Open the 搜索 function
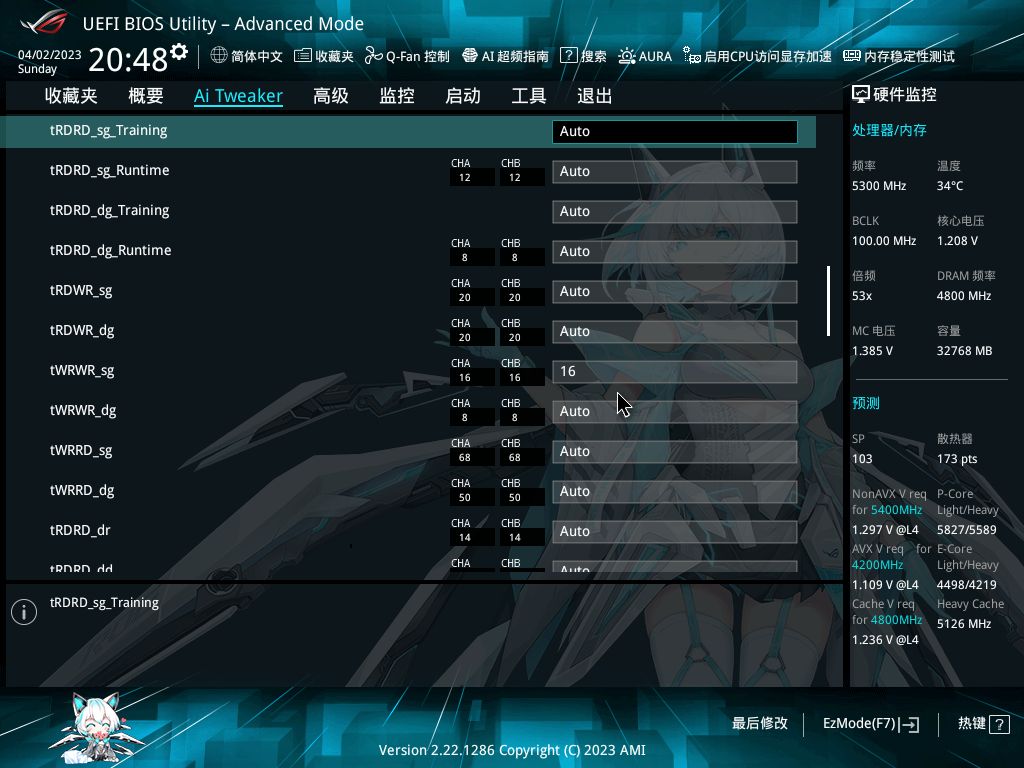Screen dimensions: 1024x768 point(583,56)
